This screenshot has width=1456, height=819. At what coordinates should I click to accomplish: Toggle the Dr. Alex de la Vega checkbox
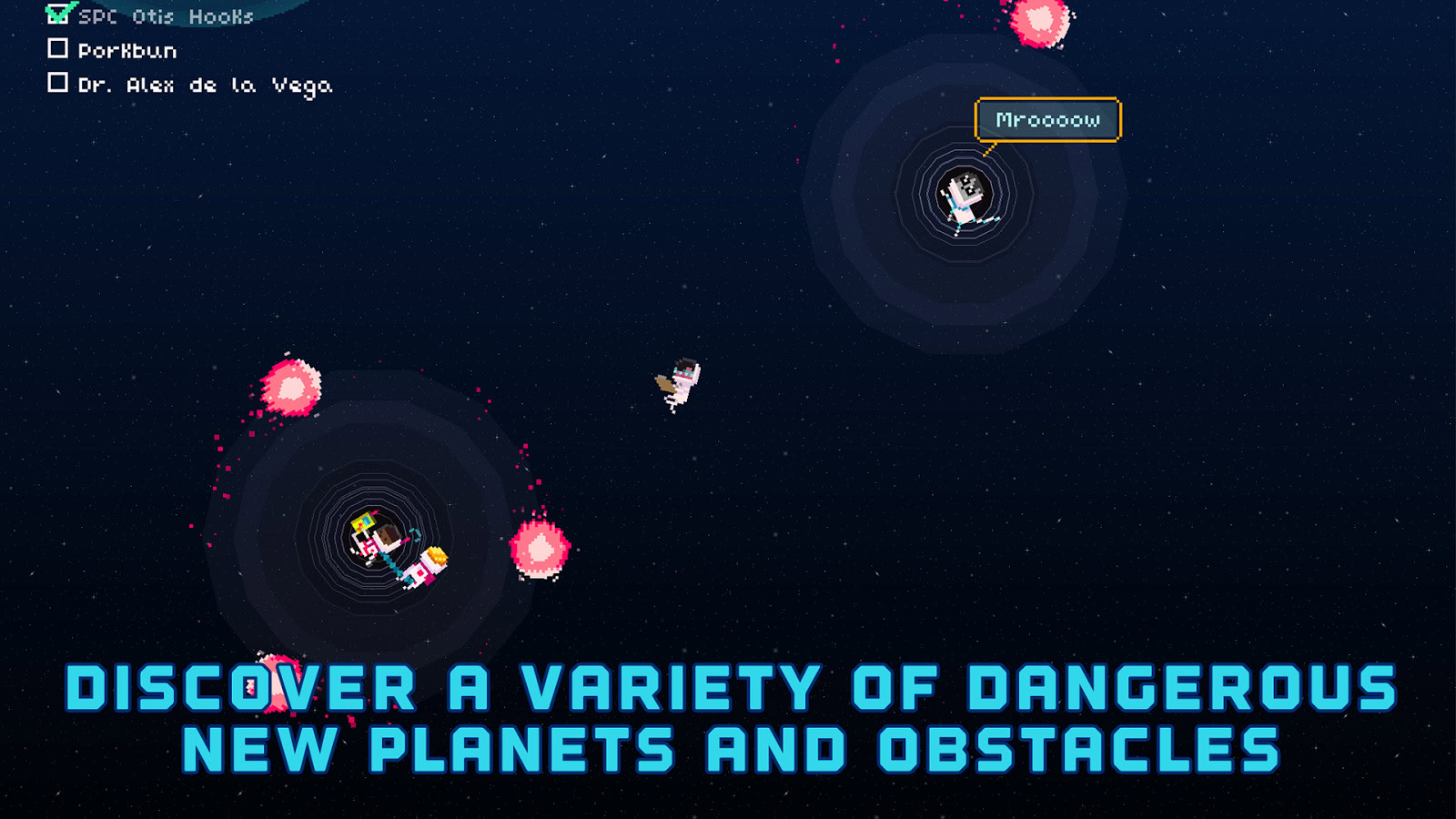(x=58, y=83)
